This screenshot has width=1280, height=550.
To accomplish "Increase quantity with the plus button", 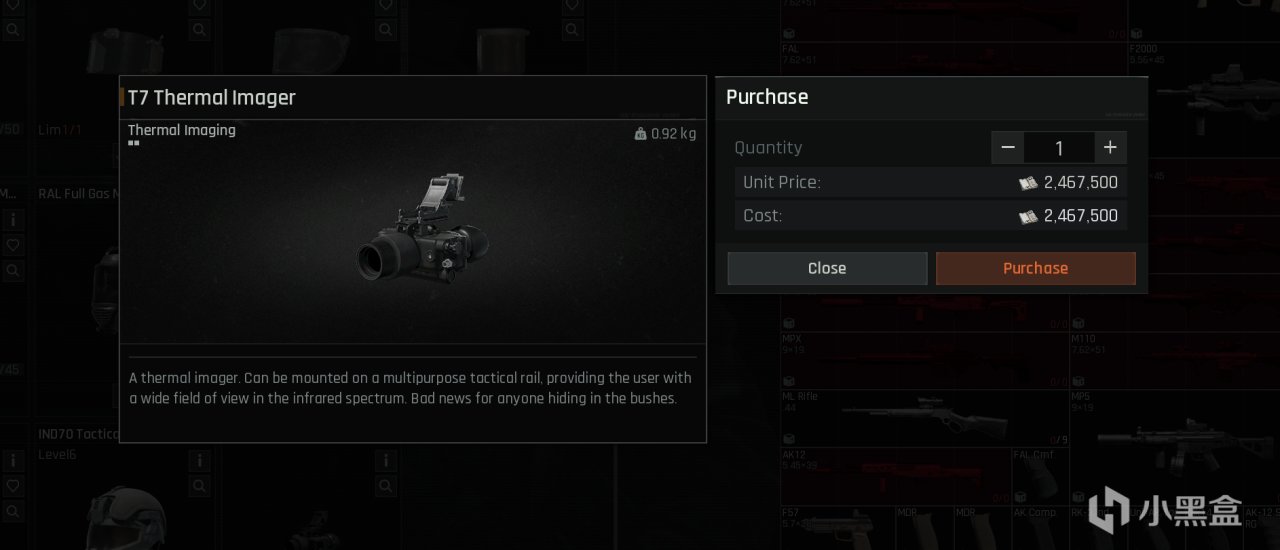I will point(1110,148).
